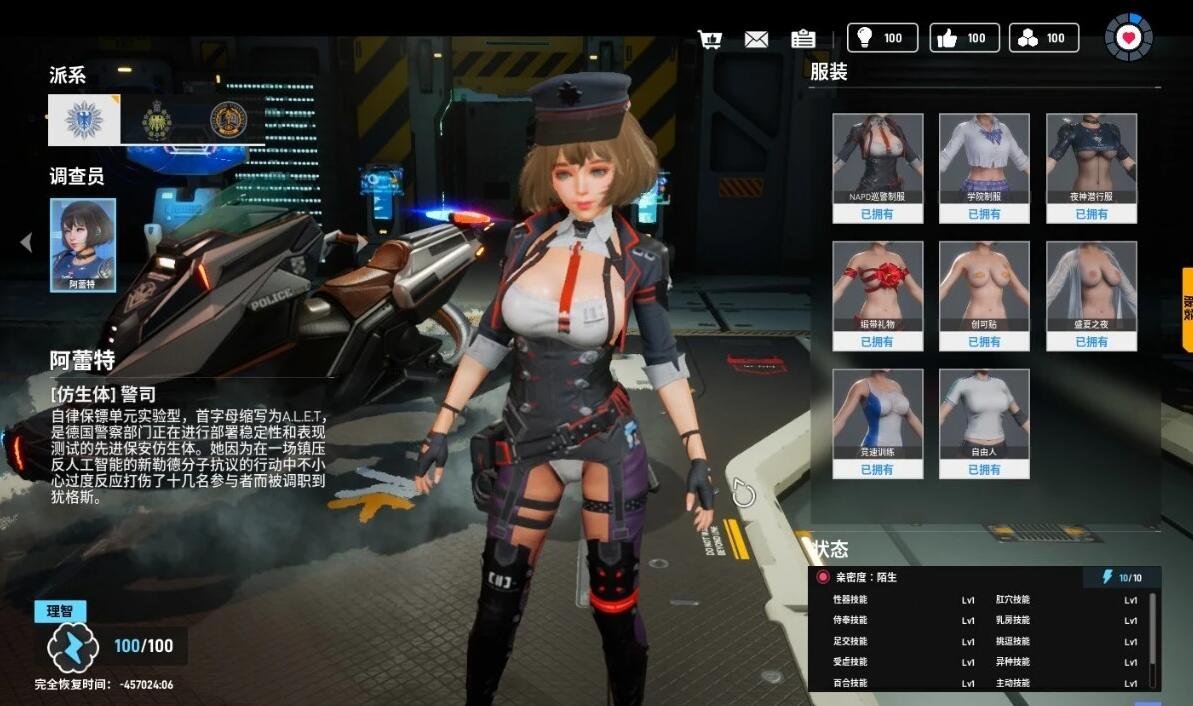Choose the 自由人 outfit
Screen dimensions: 1193x706
pos(984,415)
